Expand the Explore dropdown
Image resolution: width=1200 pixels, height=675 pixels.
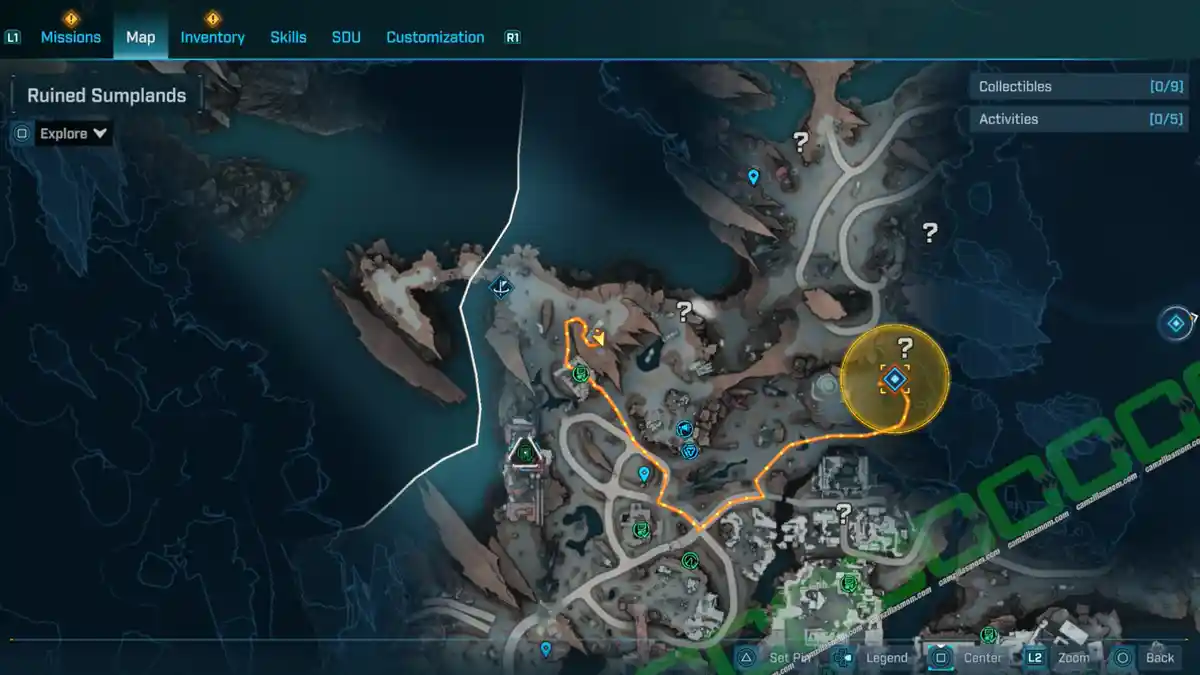click(73, 133)
